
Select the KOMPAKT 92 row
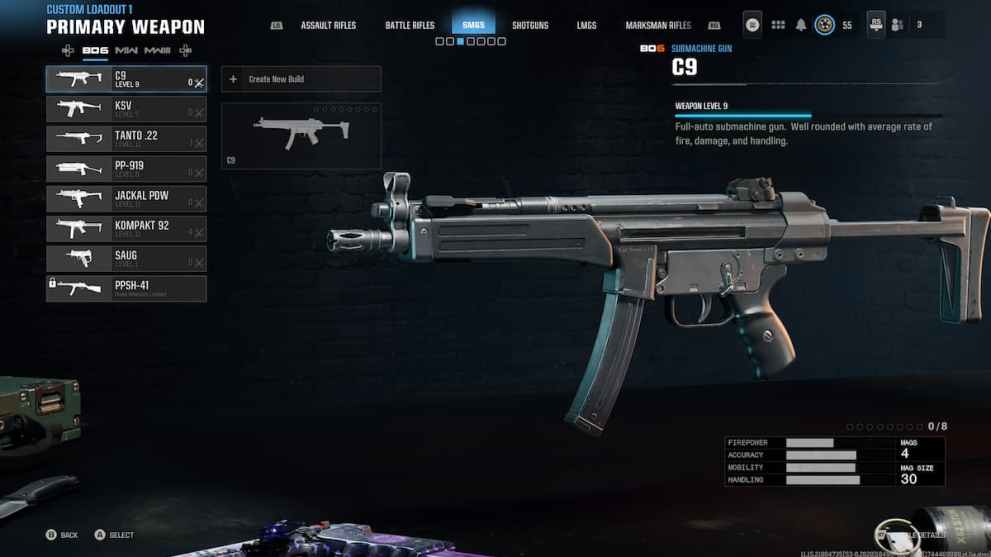pyautogui.click(x=125, y=229)
